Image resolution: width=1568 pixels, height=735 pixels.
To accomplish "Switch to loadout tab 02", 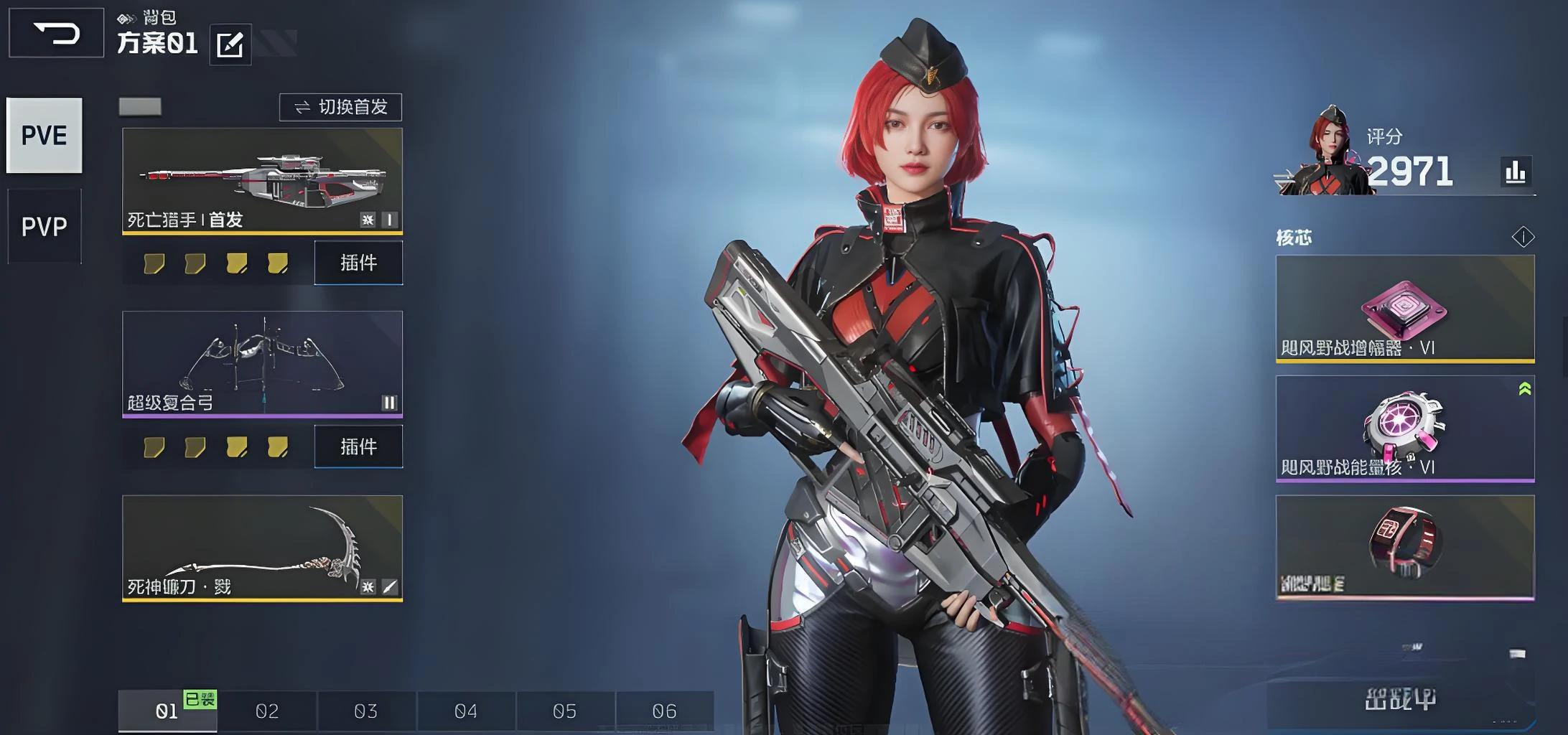I will click(x=267, y=711).
